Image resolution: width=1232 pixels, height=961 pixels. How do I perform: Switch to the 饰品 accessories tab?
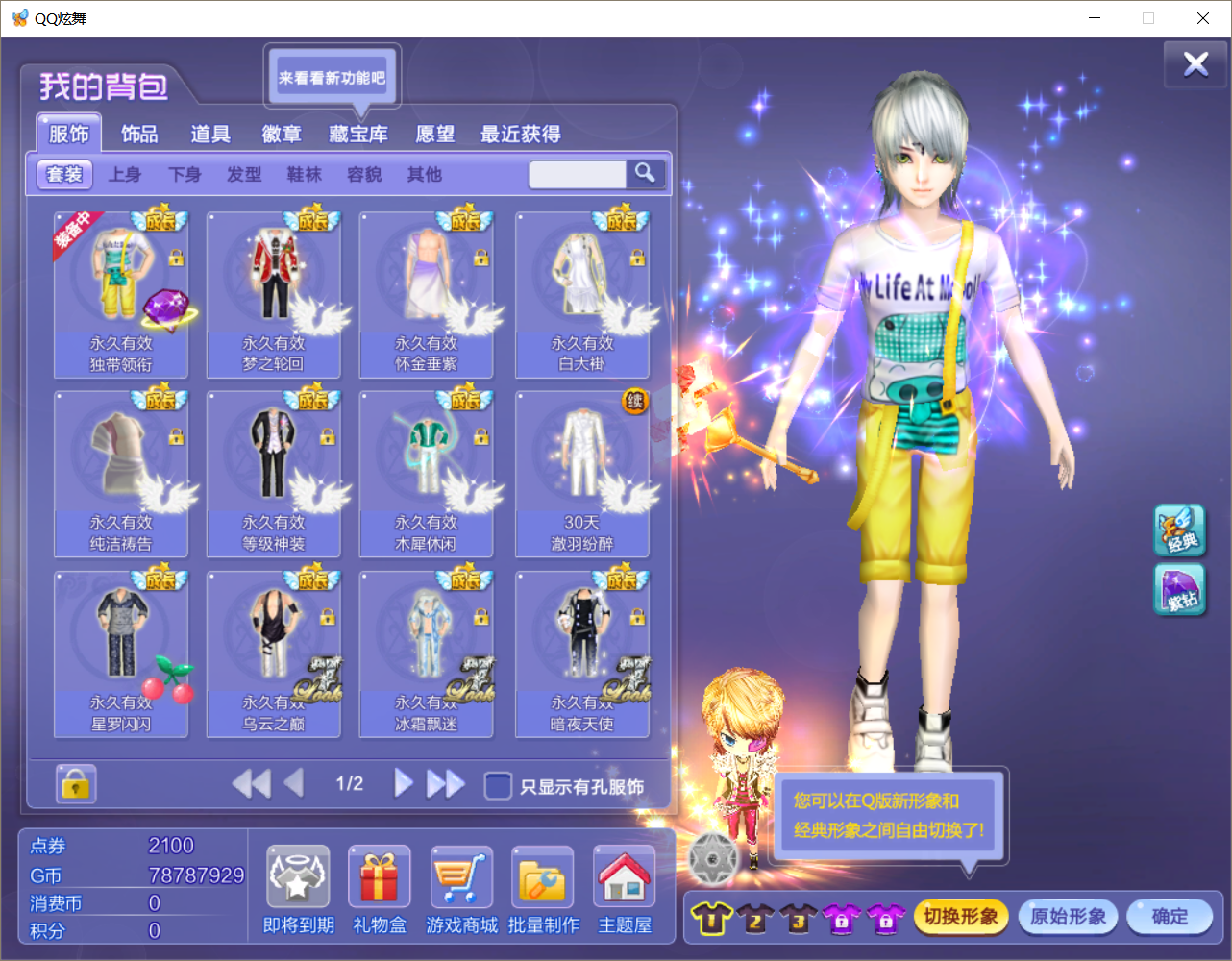(x=139, y=135)
